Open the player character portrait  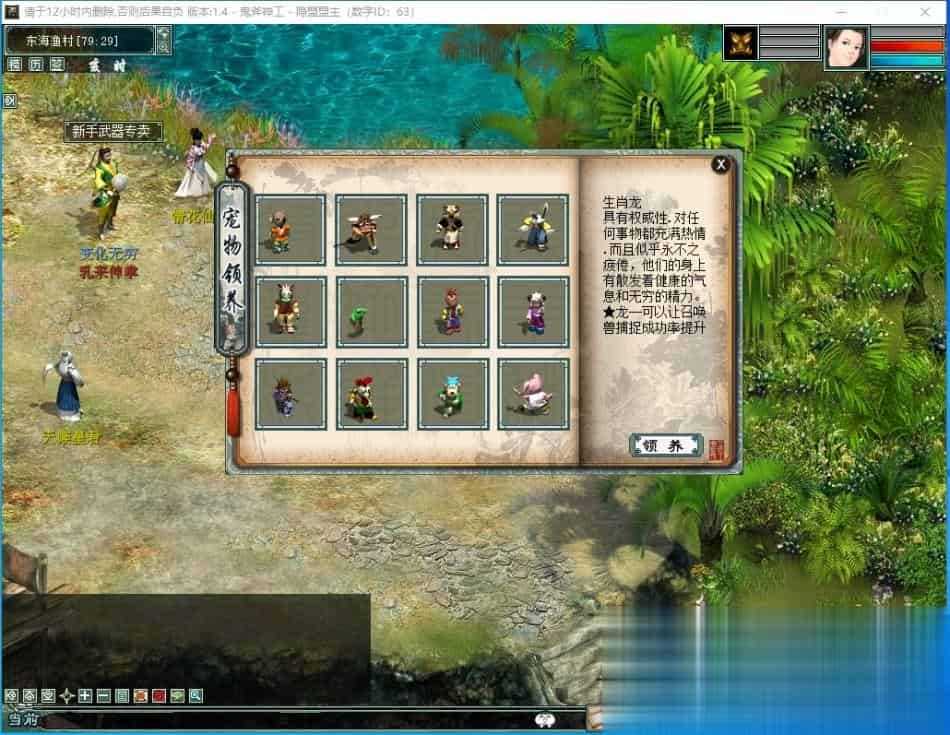(845, 47)
